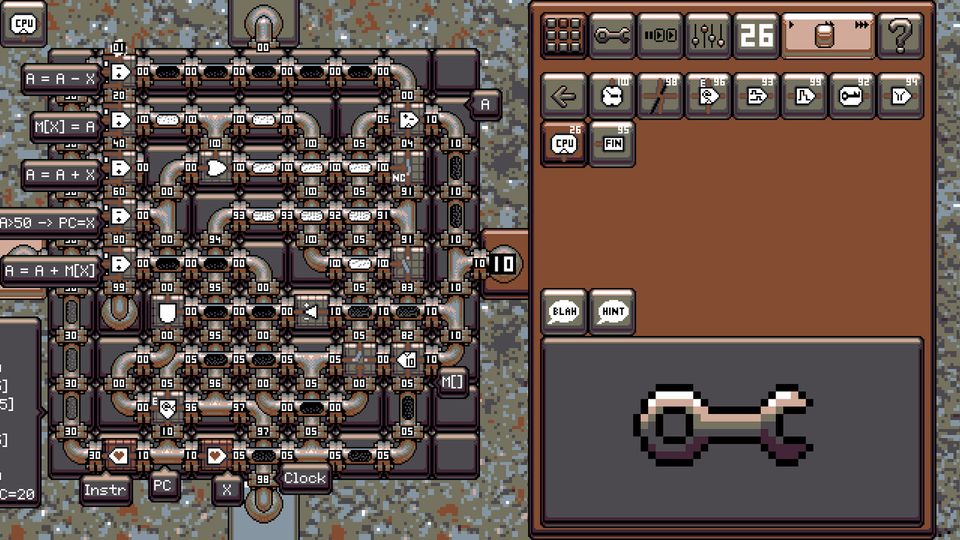Select the pulse component numbered 99

805,96
